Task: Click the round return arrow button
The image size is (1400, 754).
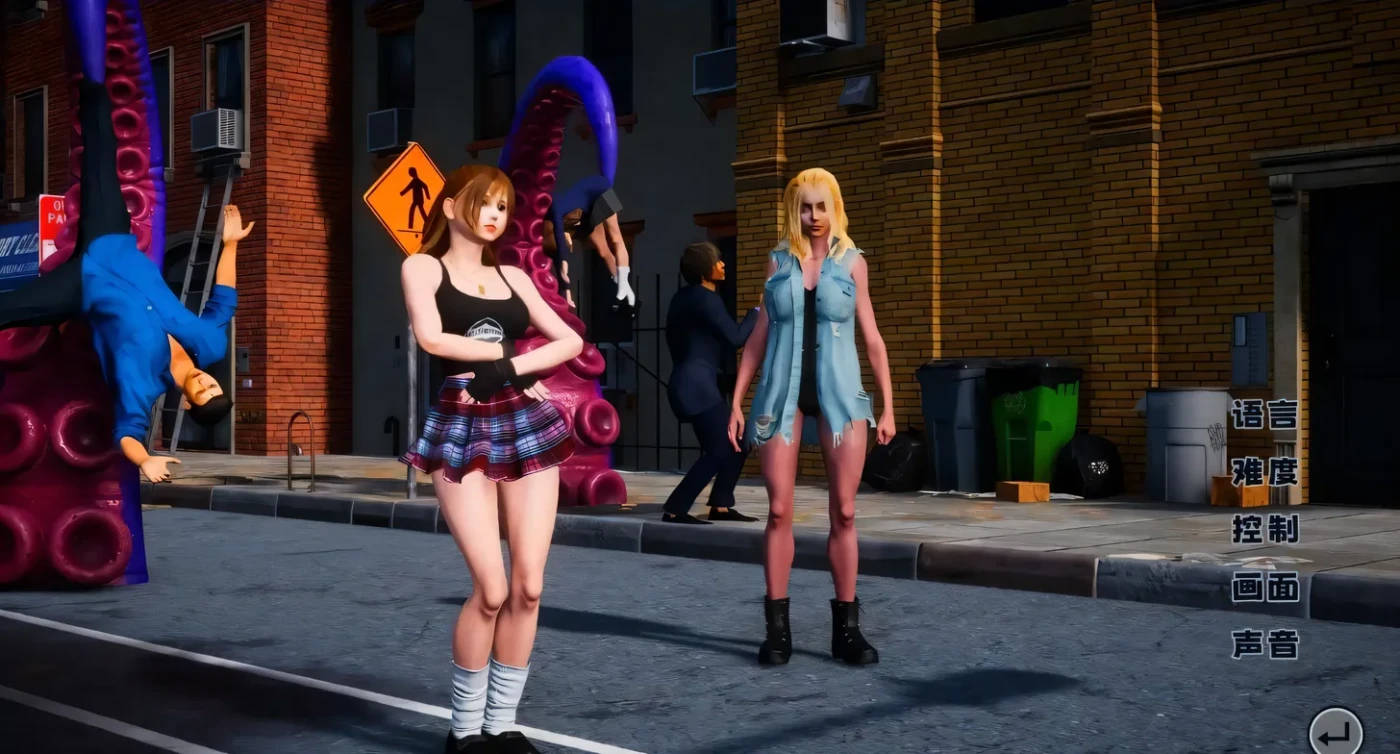Action: 1335,733
